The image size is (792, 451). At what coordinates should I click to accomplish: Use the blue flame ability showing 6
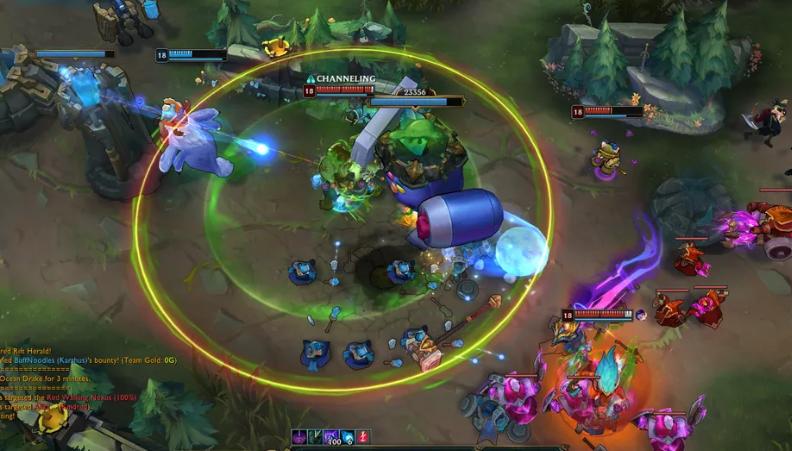[347, 437]
